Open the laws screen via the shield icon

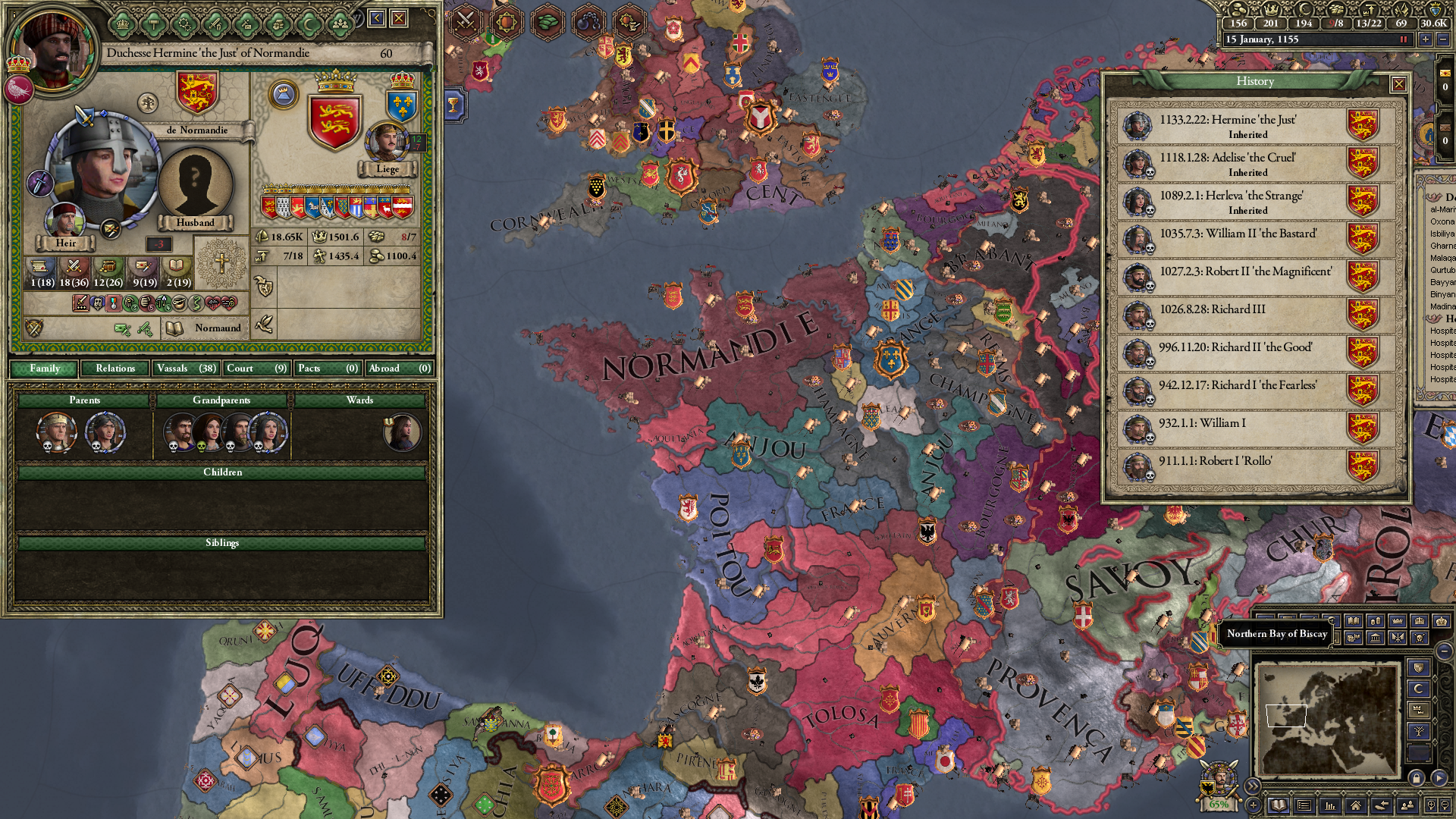(507, 22)
